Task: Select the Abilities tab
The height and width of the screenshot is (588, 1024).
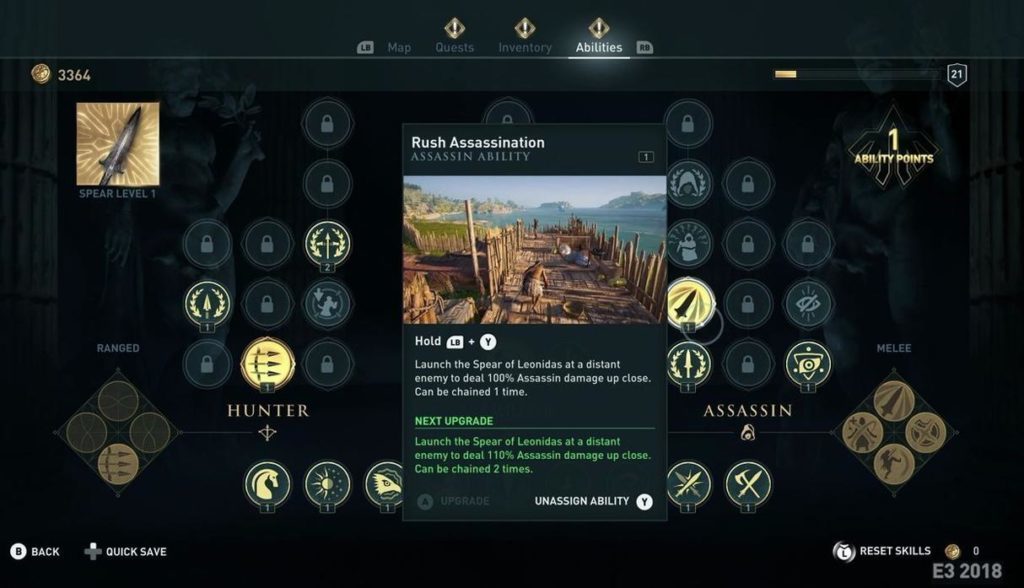Action: [598, 47]
